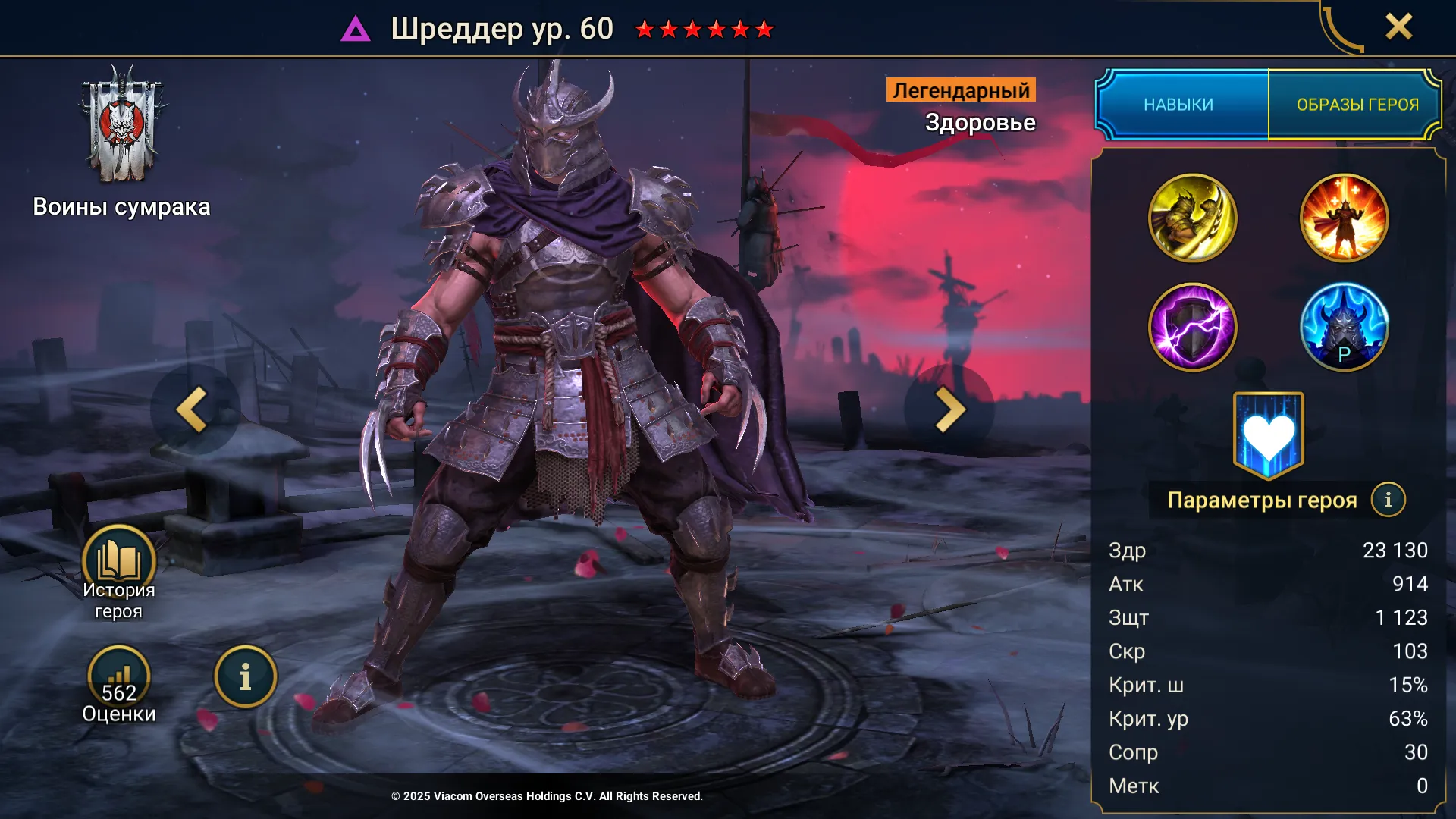
Task: Select the blue helmet passive skill icon
Action: [x=1344, y=328]
